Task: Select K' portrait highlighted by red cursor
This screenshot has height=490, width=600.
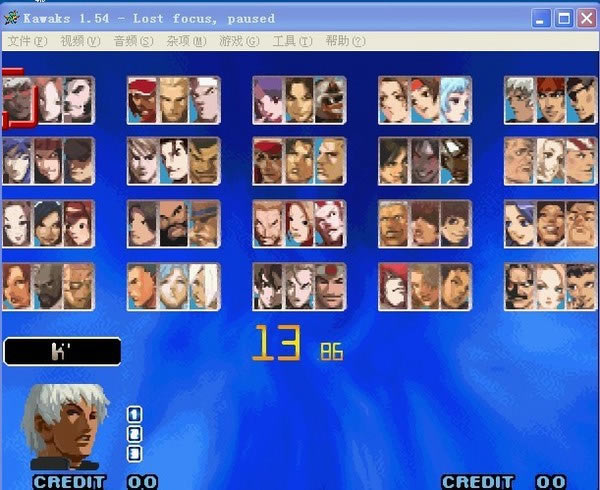Action: pyautogui.click(x=18, y=100)
